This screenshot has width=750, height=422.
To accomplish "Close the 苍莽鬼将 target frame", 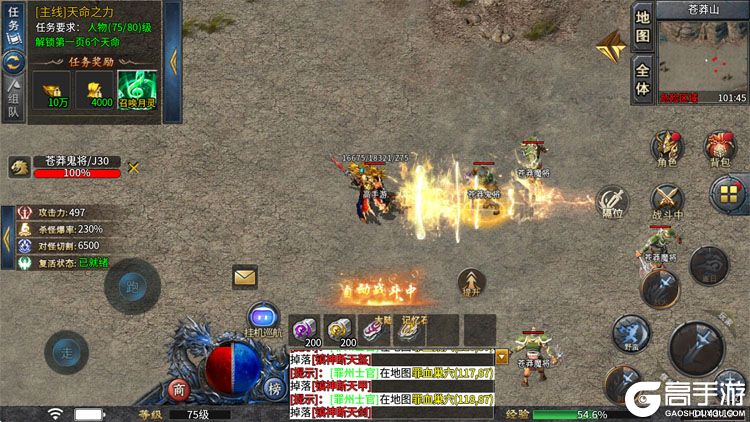I will (x=133, y=167).
